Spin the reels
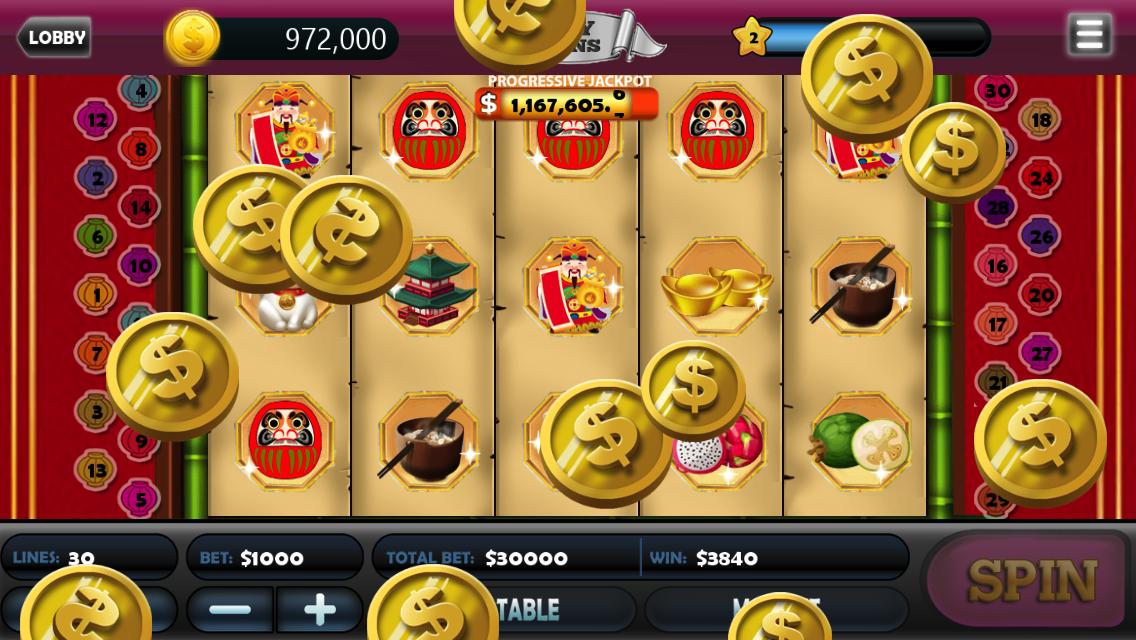Screen dimensions: 1136x640 coord(1031,580)
